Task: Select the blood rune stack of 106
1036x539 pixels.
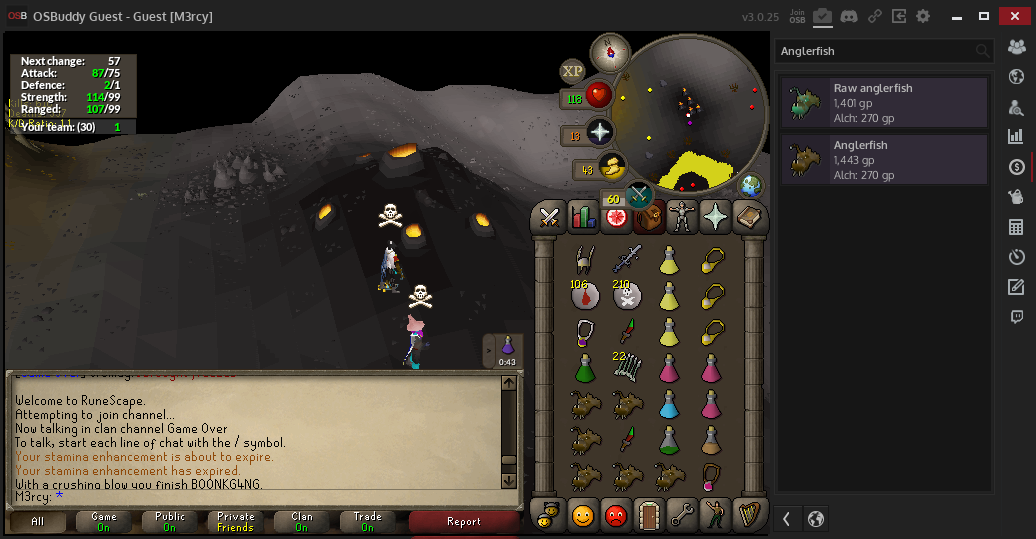Action: pyautogui.click(x=584, y=296)
